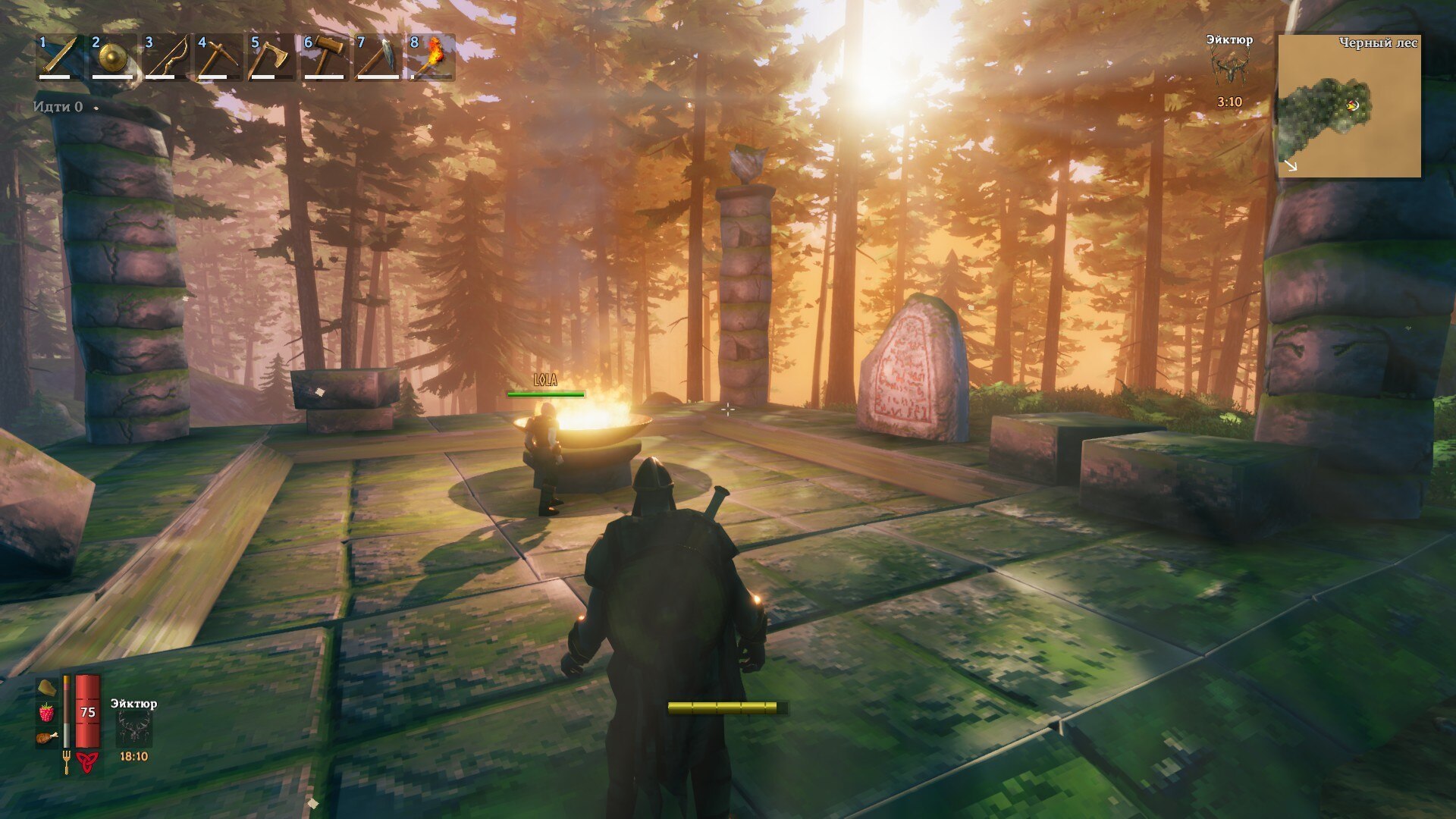
Task: Open the Черный лес minimap
Action: [x=1349, y=106]
